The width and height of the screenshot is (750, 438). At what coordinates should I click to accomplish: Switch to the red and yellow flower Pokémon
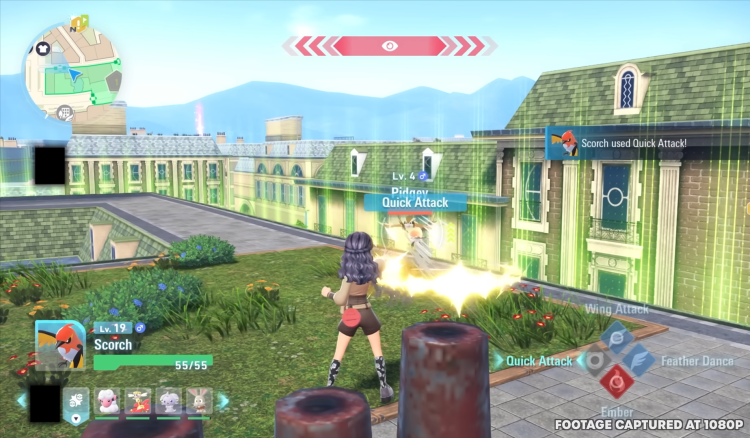[x=140, y=402]
